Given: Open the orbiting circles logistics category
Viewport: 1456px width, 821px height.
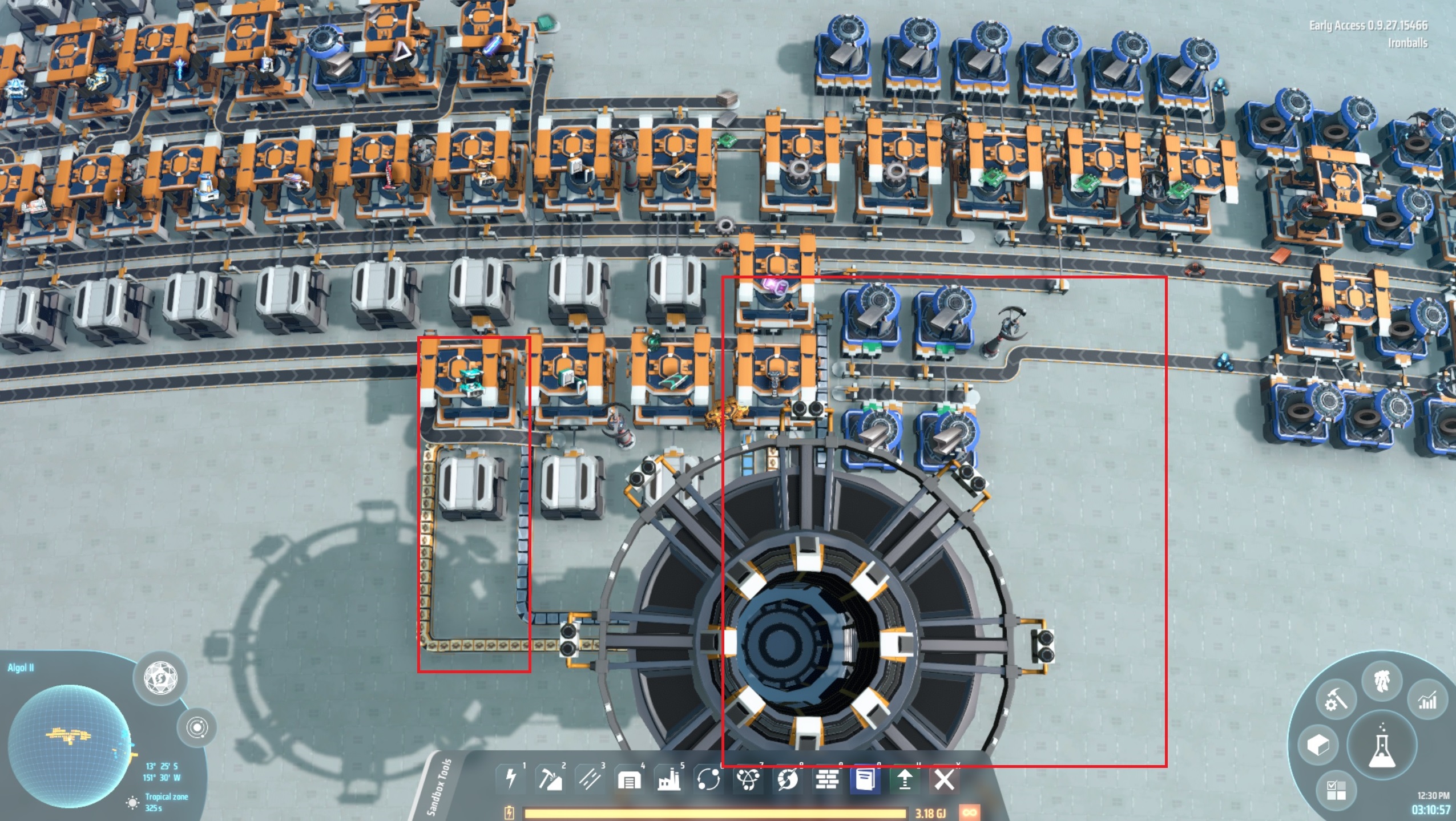Looking at the screenshot, I should point(708,779).
